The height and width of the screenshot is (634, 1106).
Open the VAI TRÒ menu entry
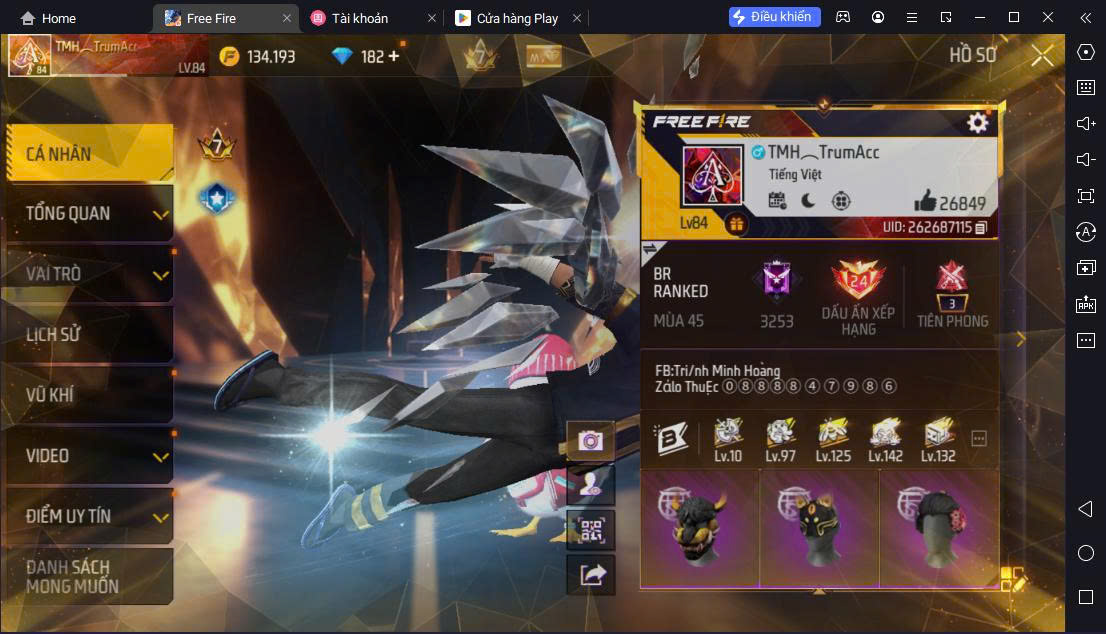pyautogui.click(x=88, y=274)
